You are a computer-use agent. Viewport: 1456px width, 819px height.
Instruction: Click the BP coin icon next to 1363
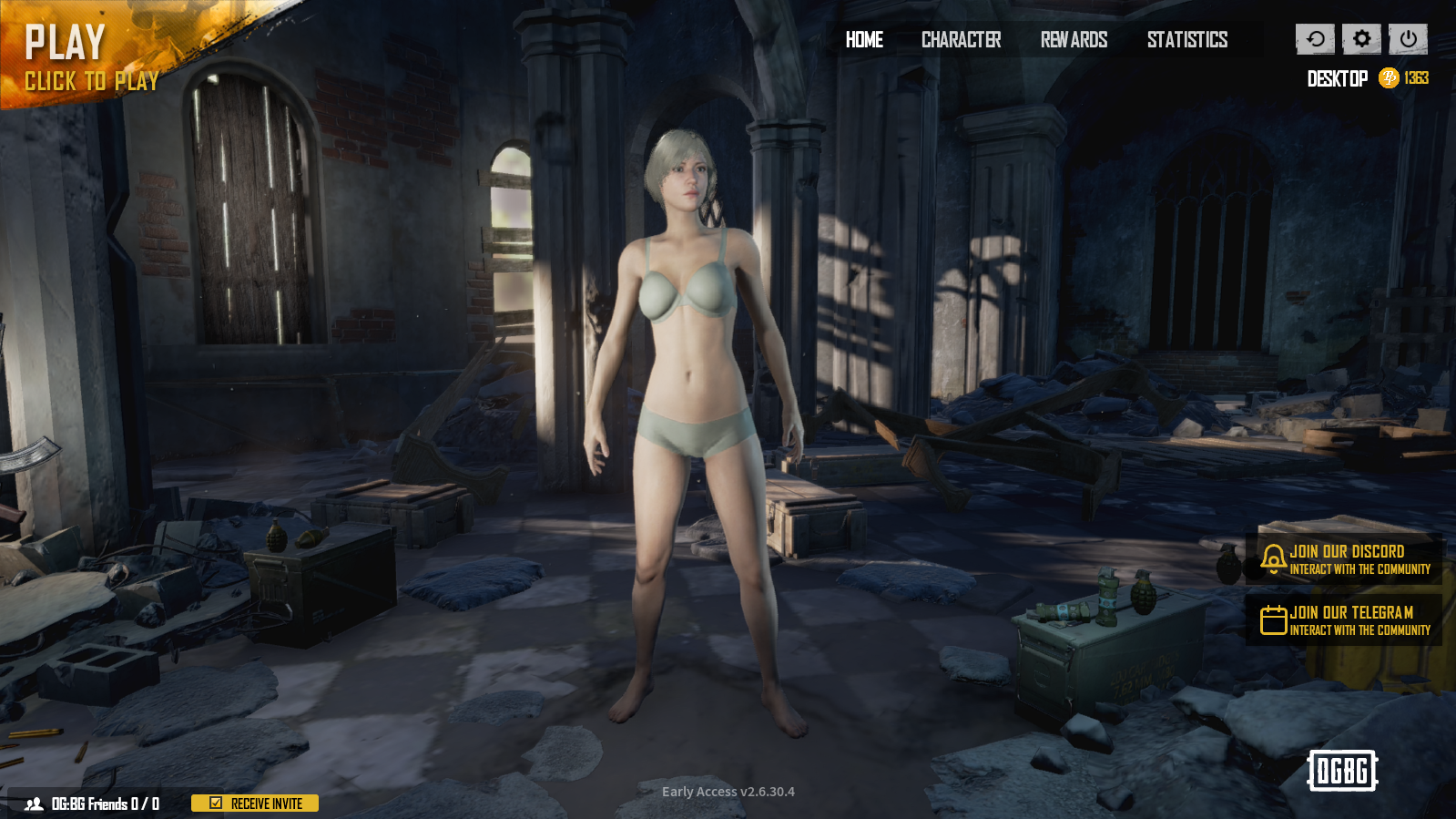[x=1388, y=77]
